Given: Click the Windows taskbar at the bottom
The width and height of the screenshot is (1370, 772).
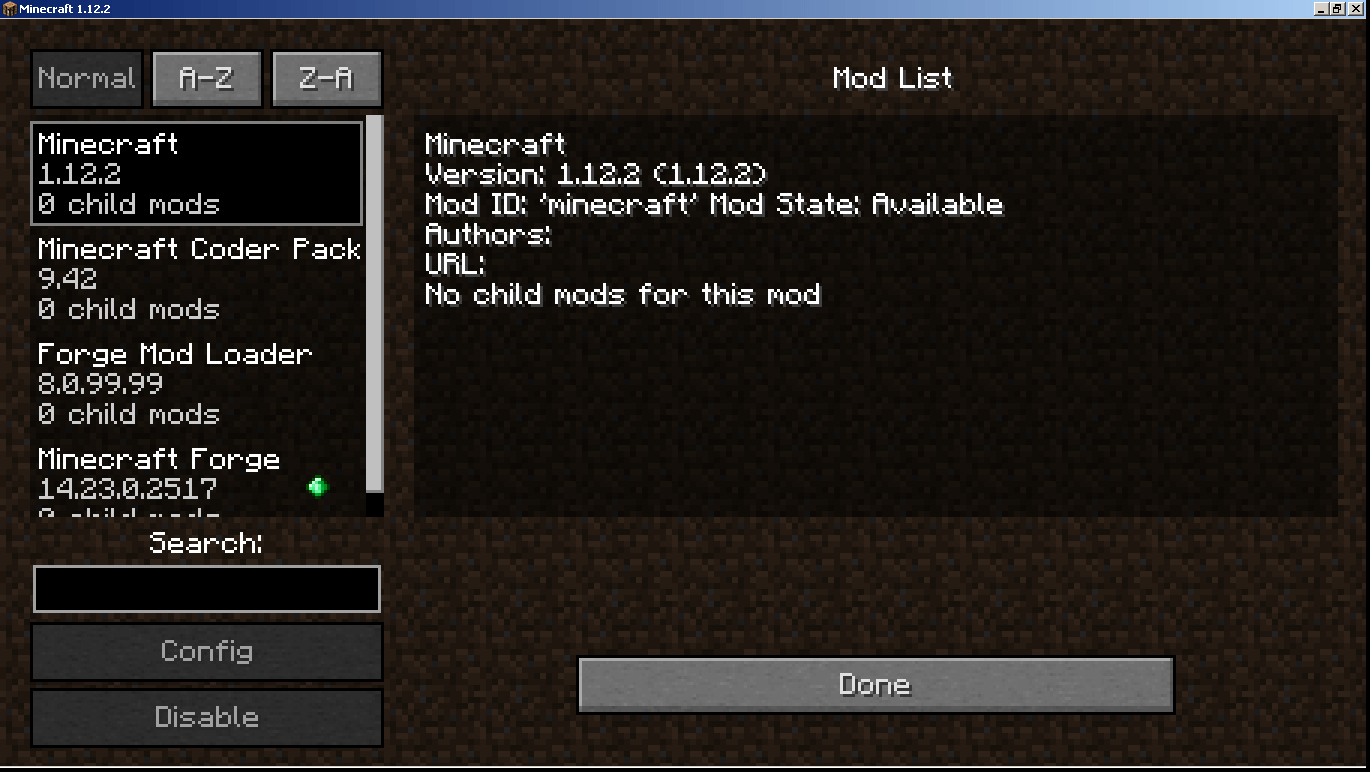Looking at the screenshot, I should click(x=685, y=768).
